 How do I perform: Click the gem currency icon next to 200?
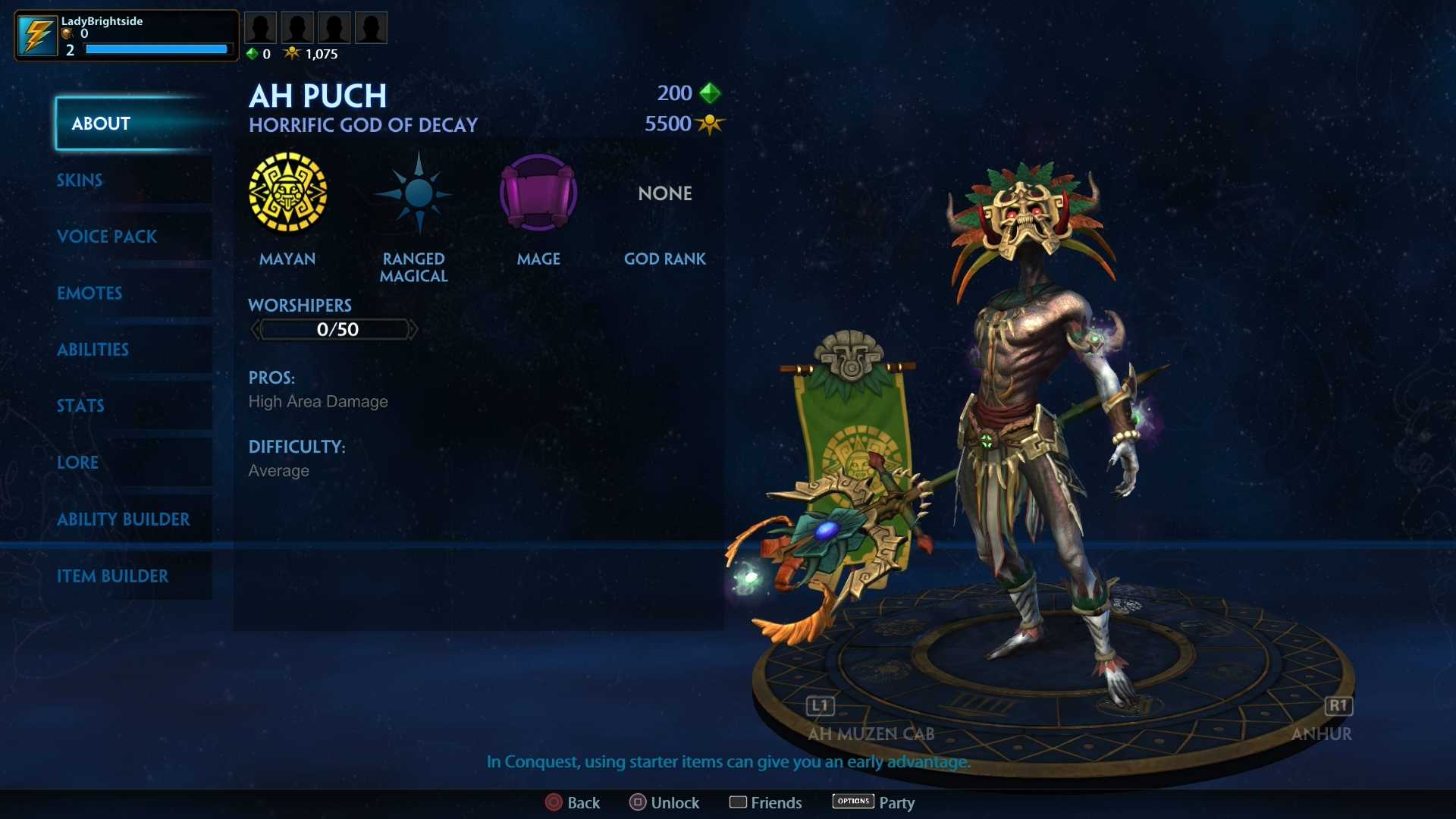tap(710, 93)
